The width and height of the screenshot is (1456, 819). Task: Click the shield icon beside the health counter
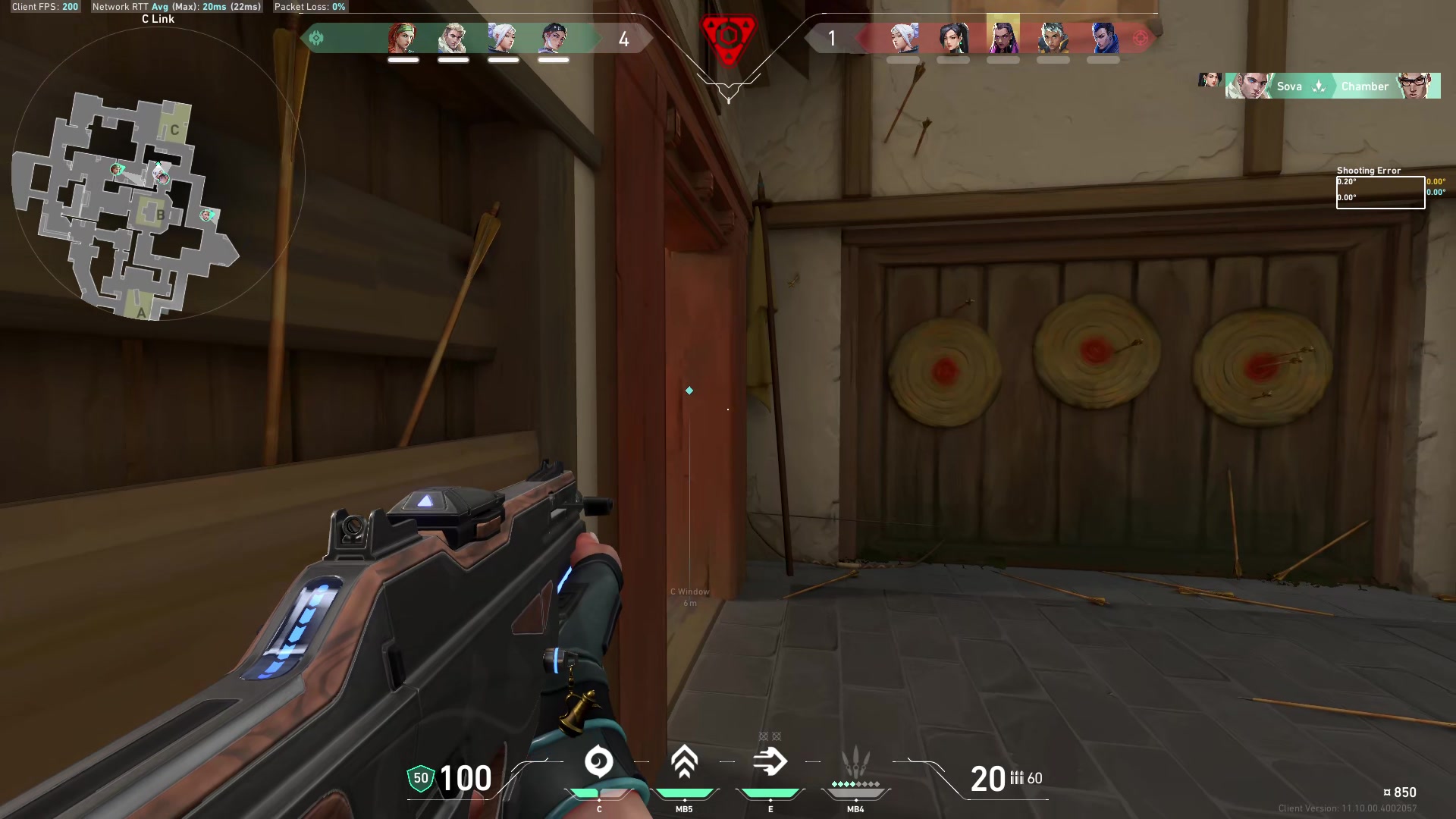click(420, 778)
